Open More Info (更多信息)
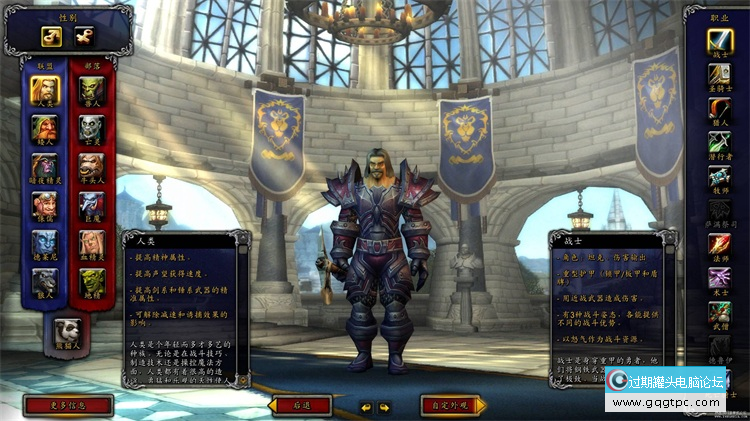The height and width of the screenshot is (421, 750). 67,406
